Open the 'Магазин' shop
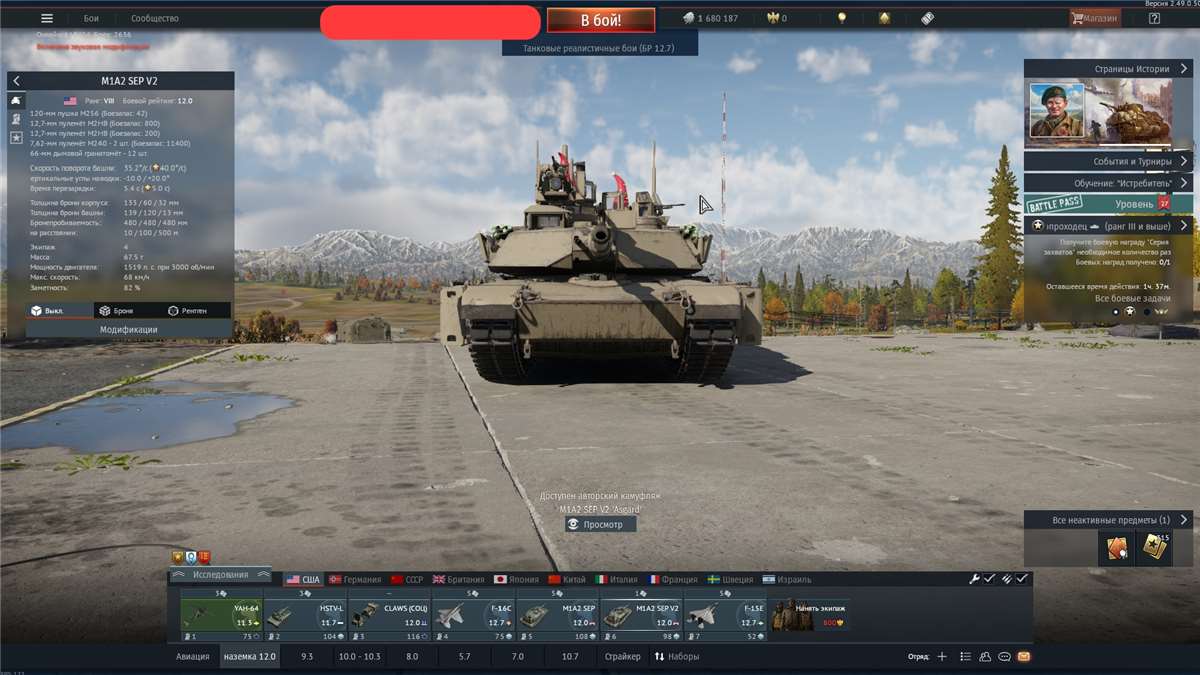Screen dimensions: 1200x675 coord(1095,18)
